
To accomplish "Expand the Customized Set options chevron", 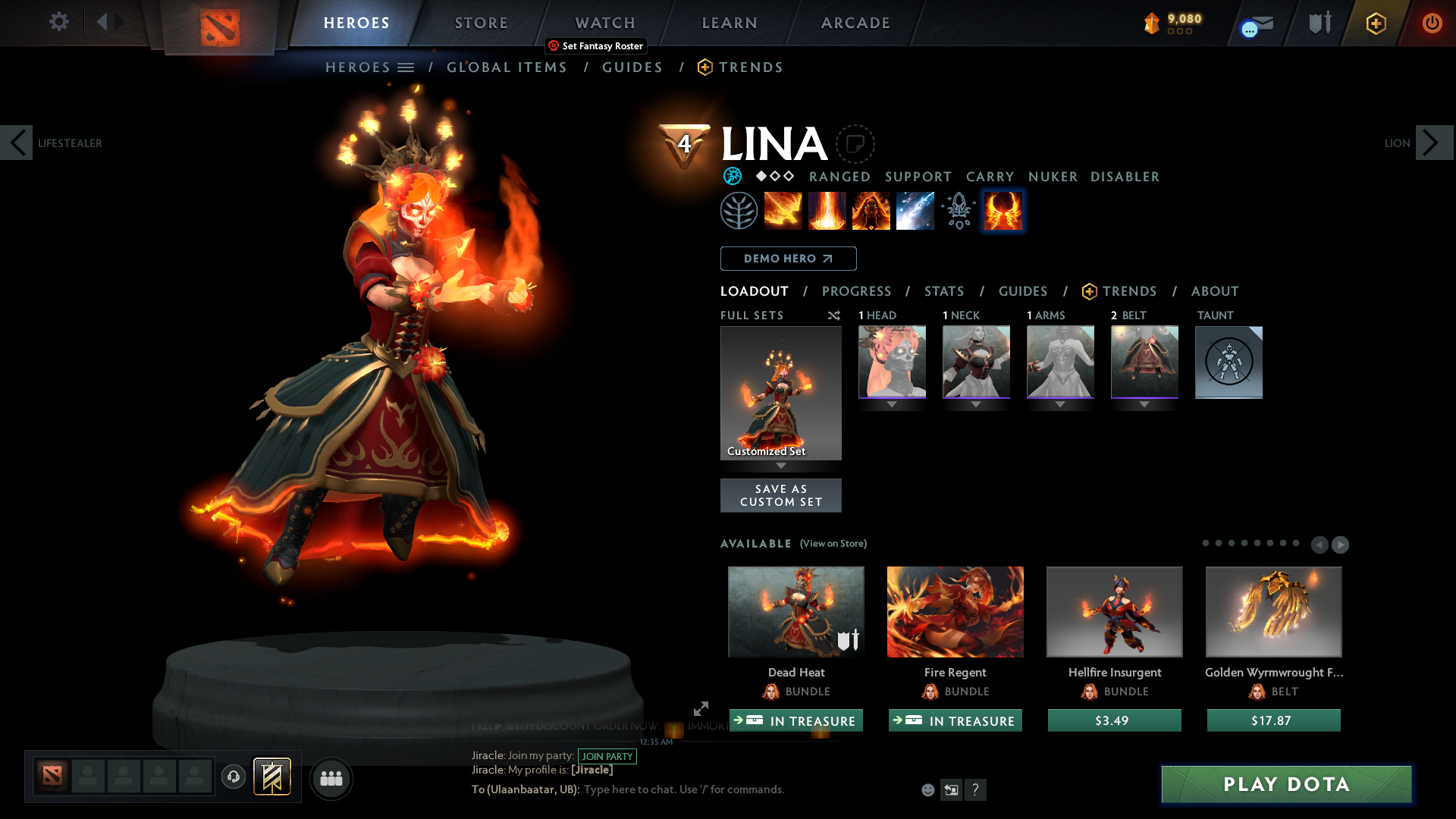I will coord(781,466).
